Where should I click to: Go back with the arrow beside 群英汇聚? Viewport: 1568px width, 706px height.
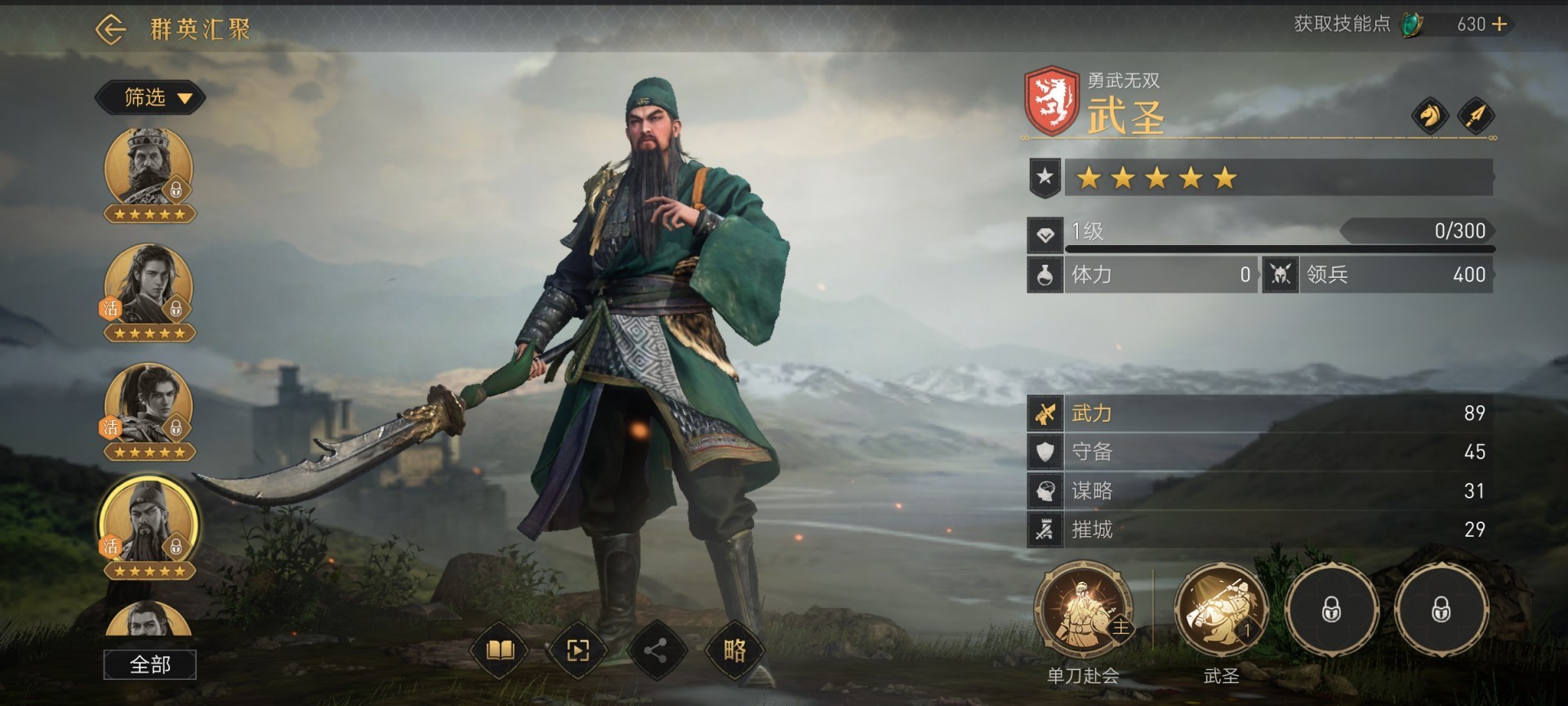tap(110, 30)
